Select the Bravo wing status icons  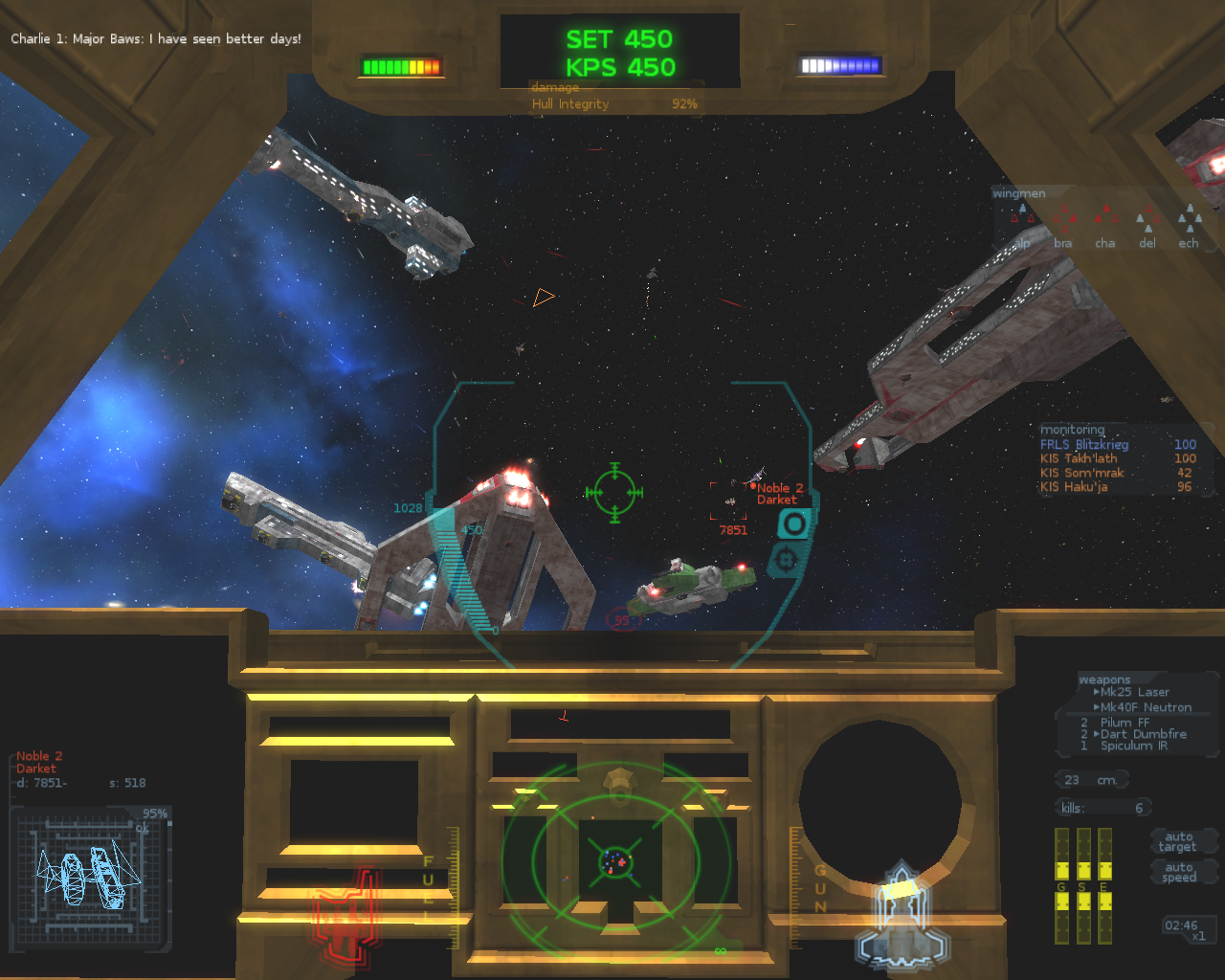[x=1063, y=221]
